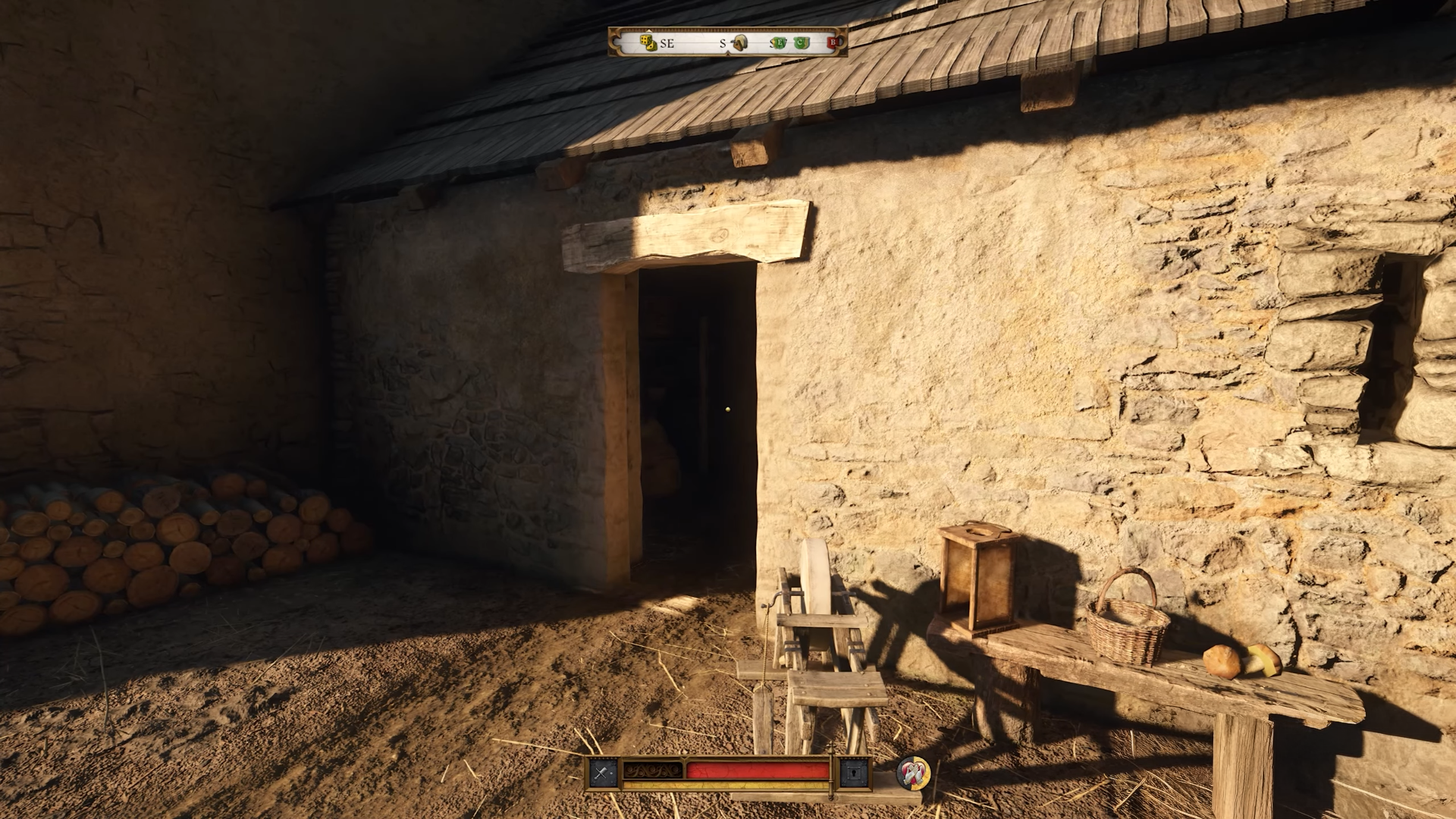Click the dice marker on the compass

(648, 43)
